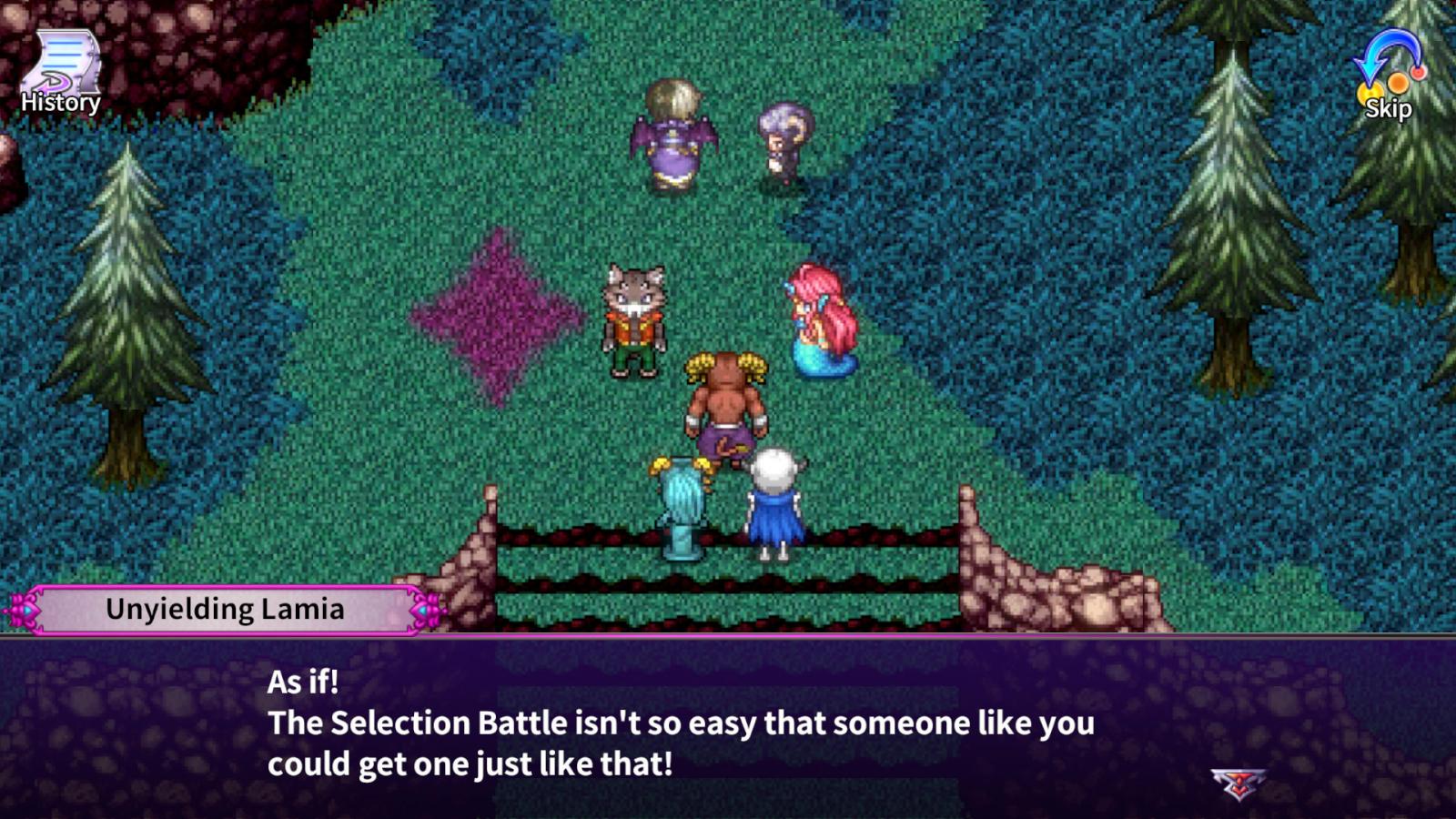Open the dialogue History log

[61, 75]
